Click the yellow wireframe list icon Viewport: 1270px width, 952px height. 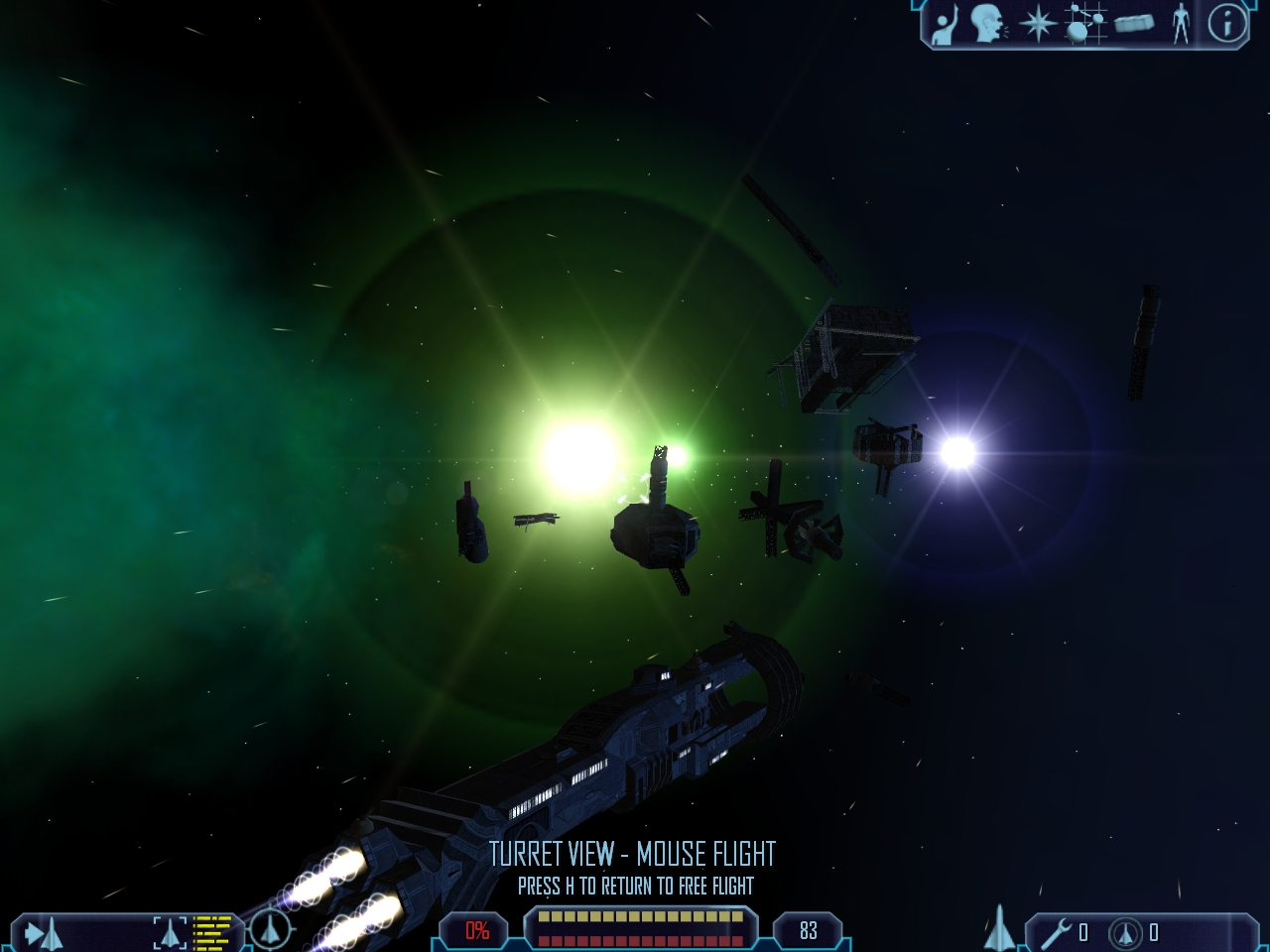click(211, 932)
